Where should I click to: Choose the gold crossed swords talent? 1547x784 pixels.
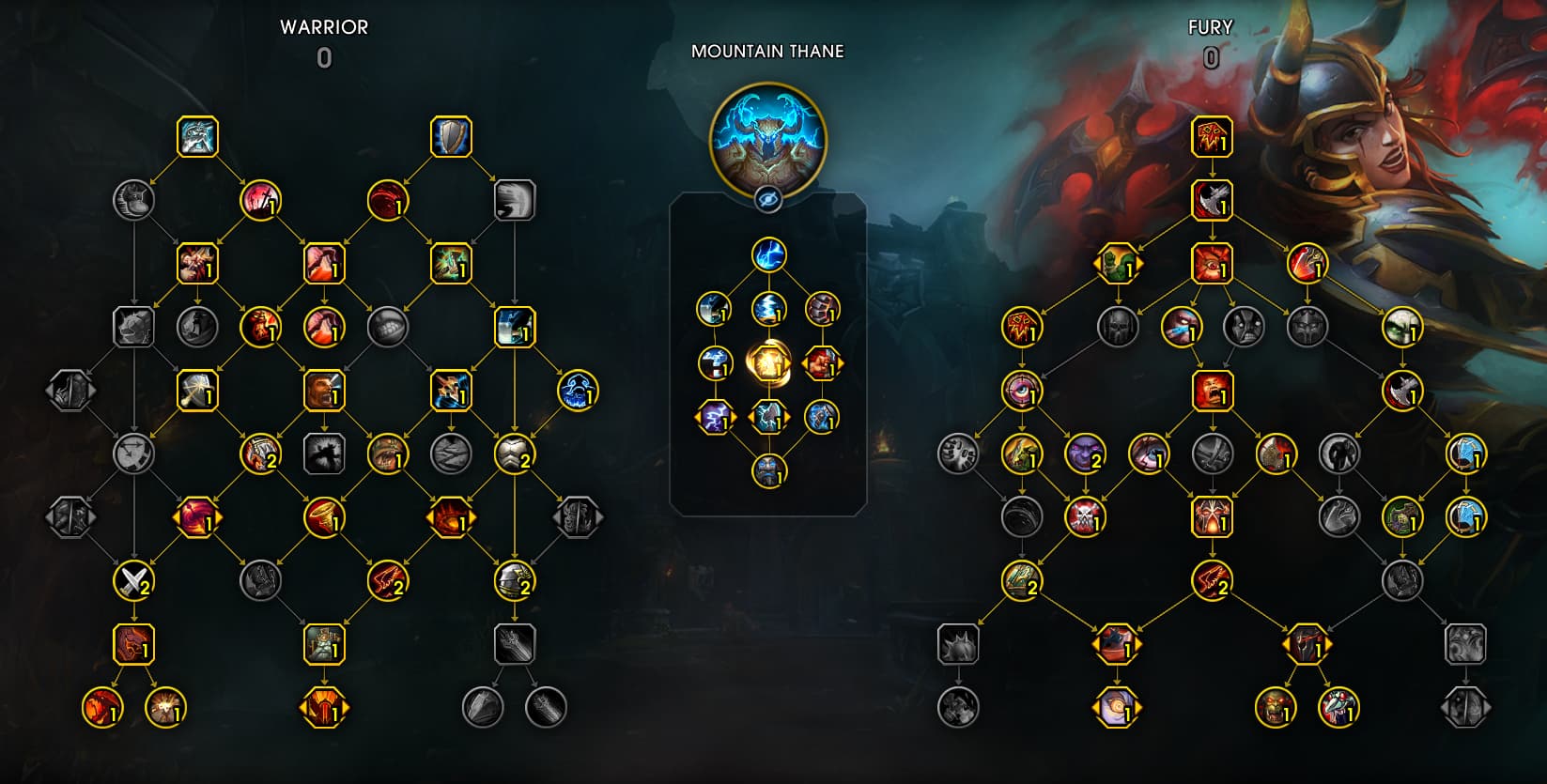[x=133, y=581]
